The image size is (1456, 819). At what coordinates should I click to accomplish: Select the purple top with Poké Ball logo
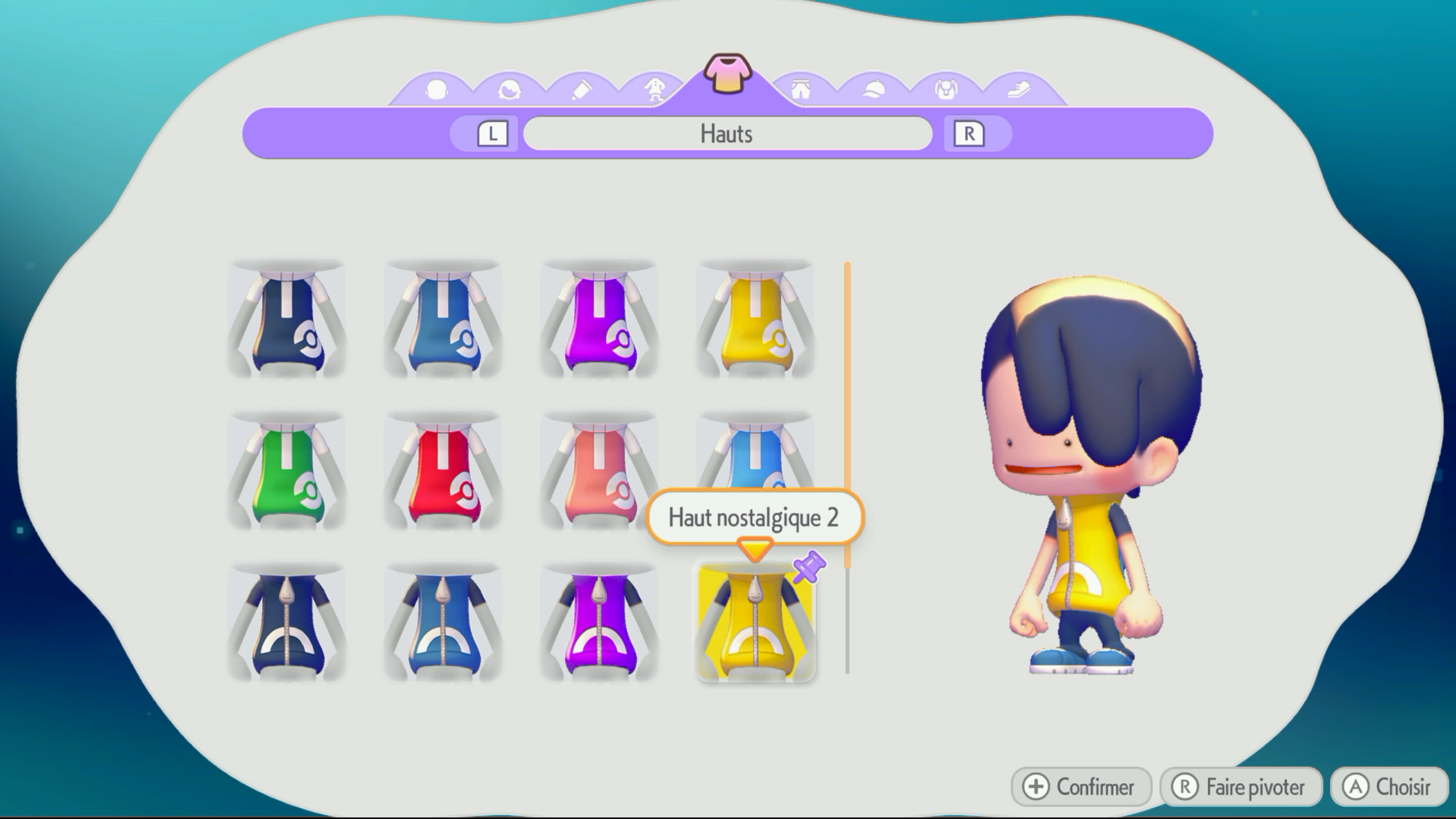599,320
